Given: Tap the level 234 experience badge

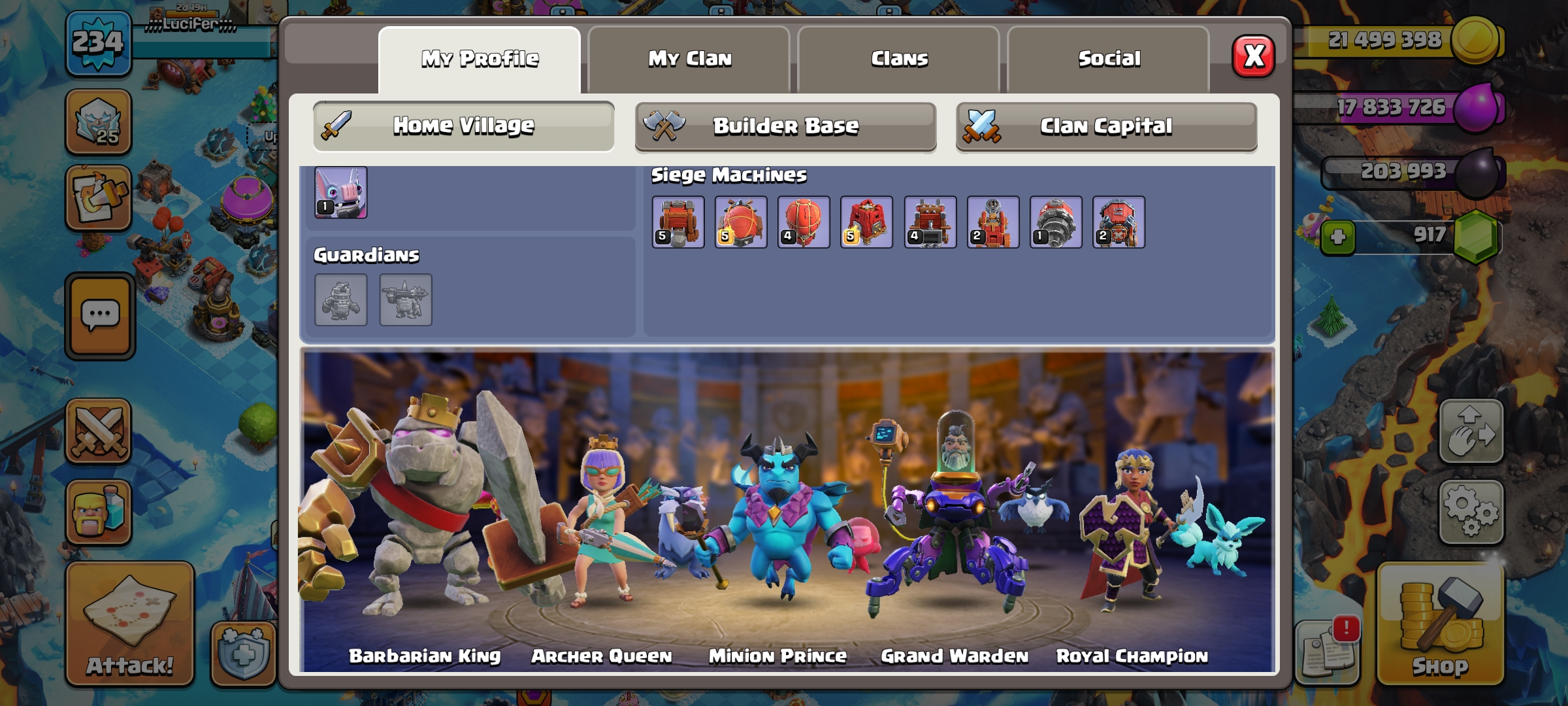Looking at the screenshot, I should point(98,43).
